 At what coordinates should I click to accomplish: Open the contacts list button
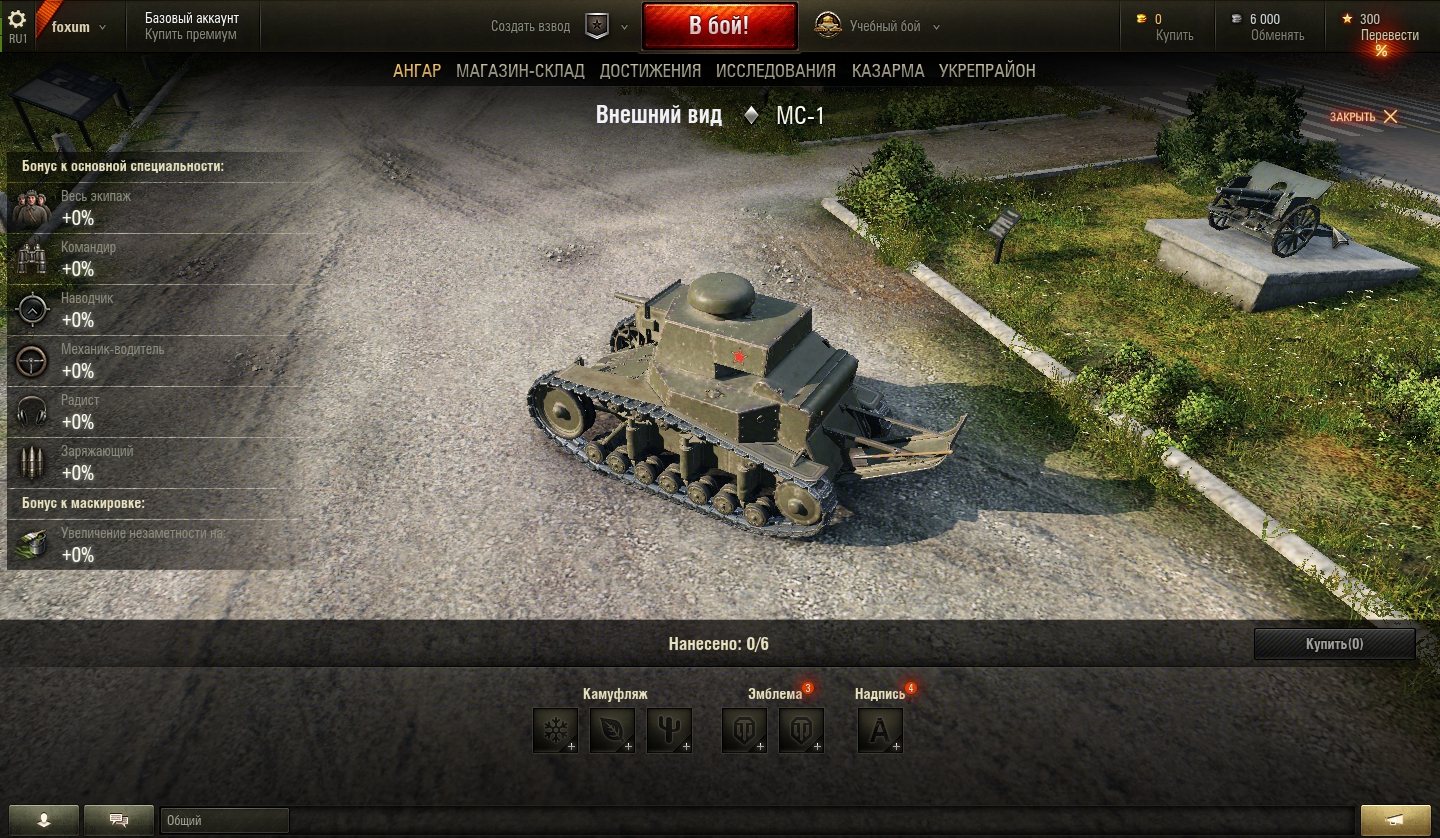[x=43, y=820]
